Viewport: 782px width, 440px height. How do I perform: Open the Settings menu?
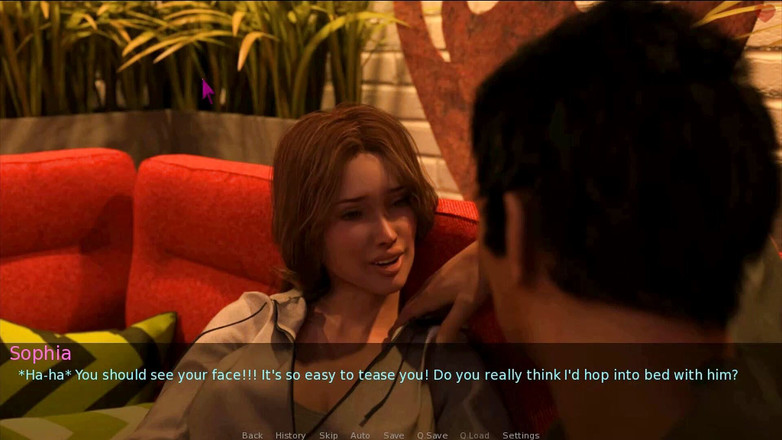click(520, 435)
